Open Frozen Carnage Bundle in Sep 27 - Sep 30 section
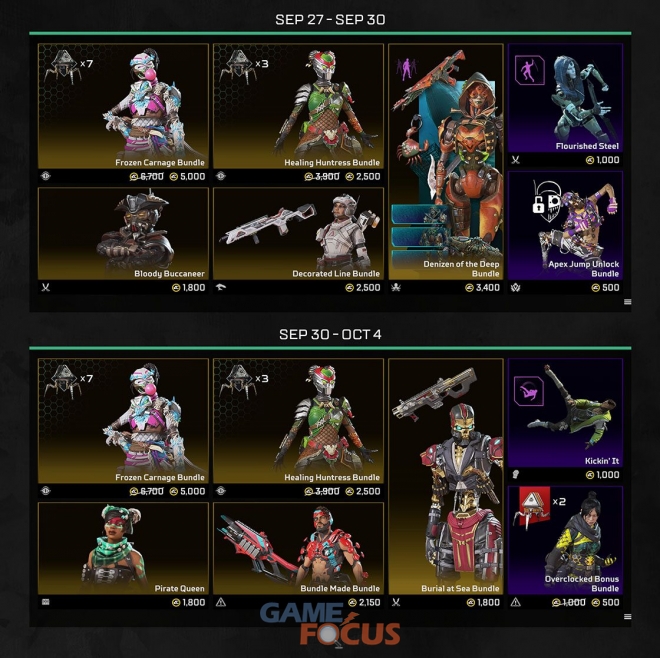Screen dimensions: 660x658 123,106
